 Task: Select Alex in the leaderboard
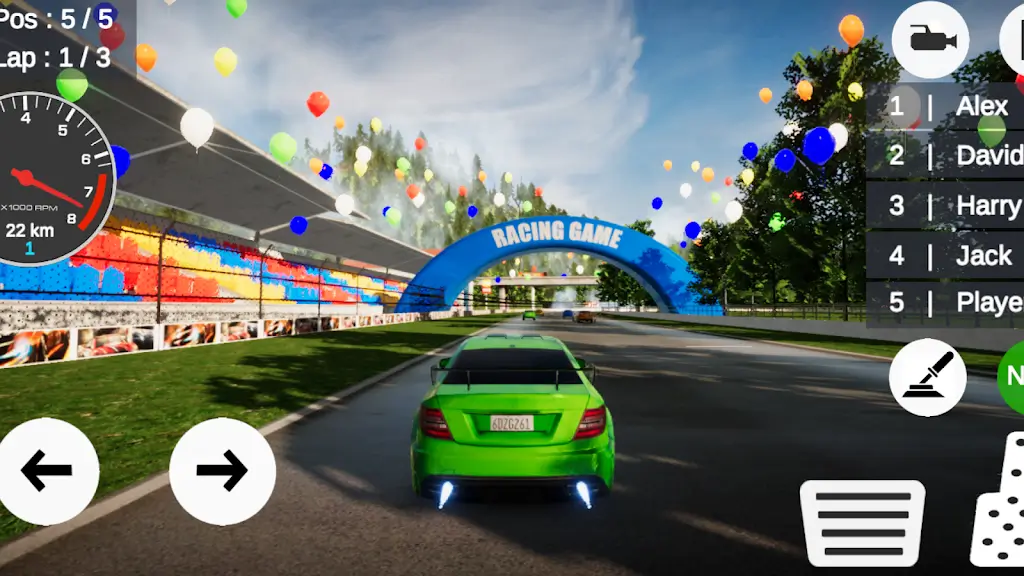945,106
